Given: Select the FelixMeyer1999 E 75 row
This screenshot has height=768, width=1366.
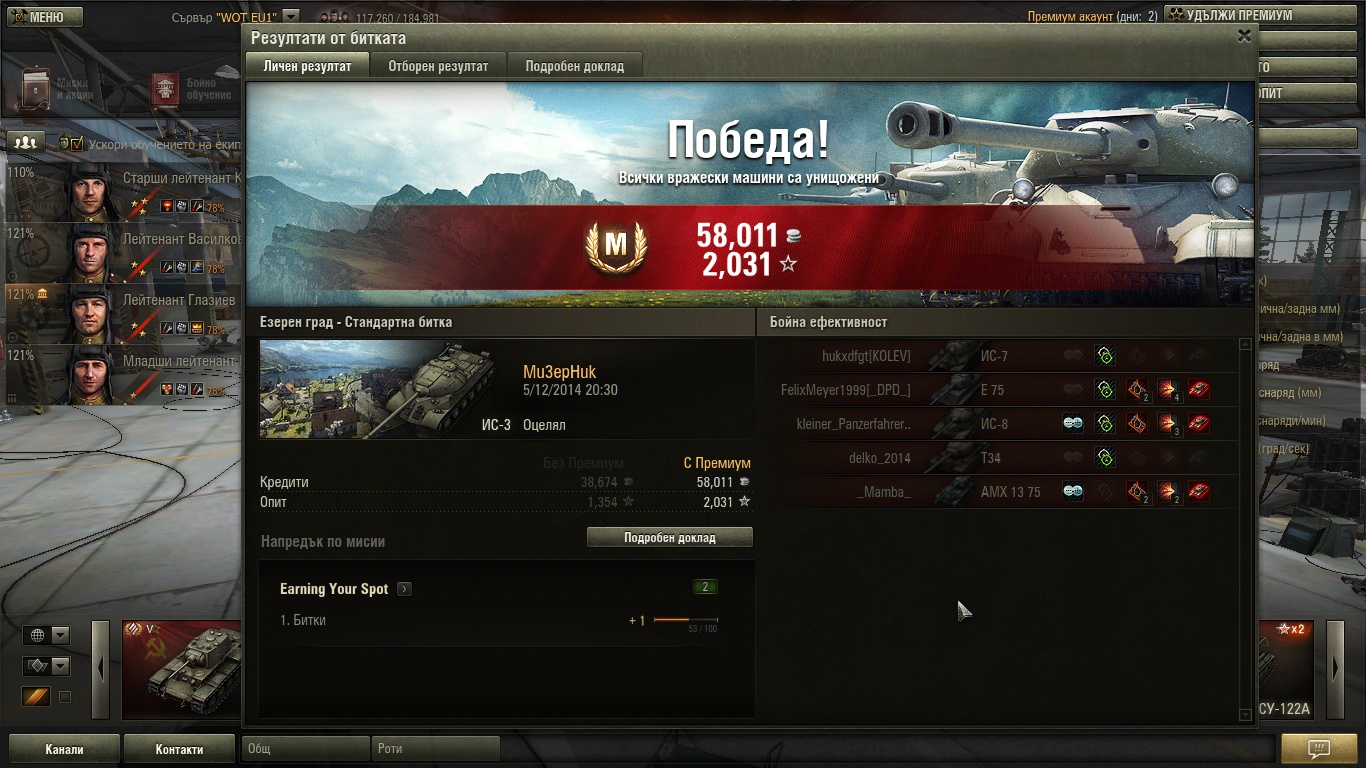Looking at the screenshot, I should point(1000,390).
